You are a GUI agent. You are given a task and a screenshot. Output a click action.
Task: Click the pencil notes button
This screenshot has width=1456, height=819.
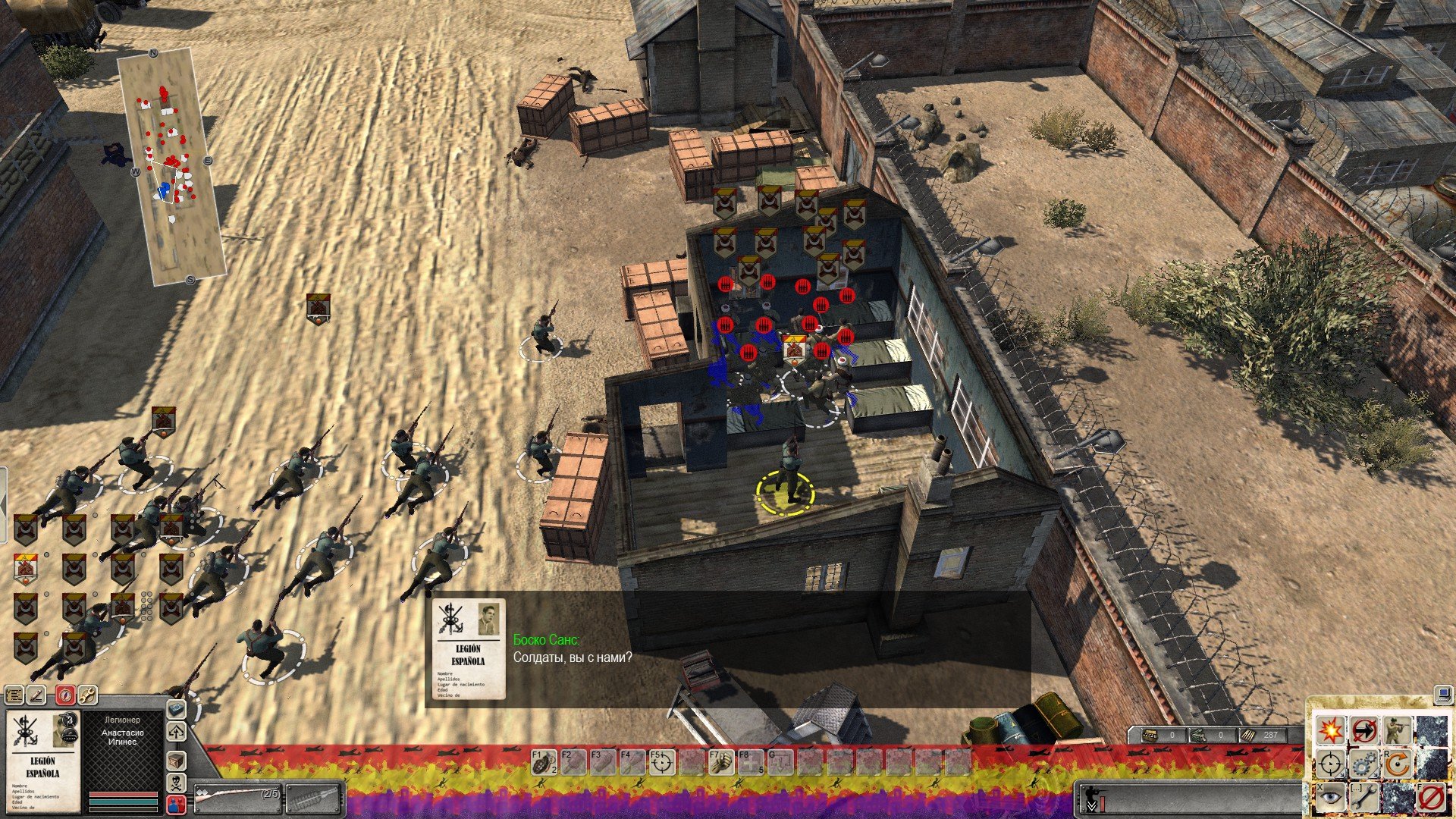36,695
